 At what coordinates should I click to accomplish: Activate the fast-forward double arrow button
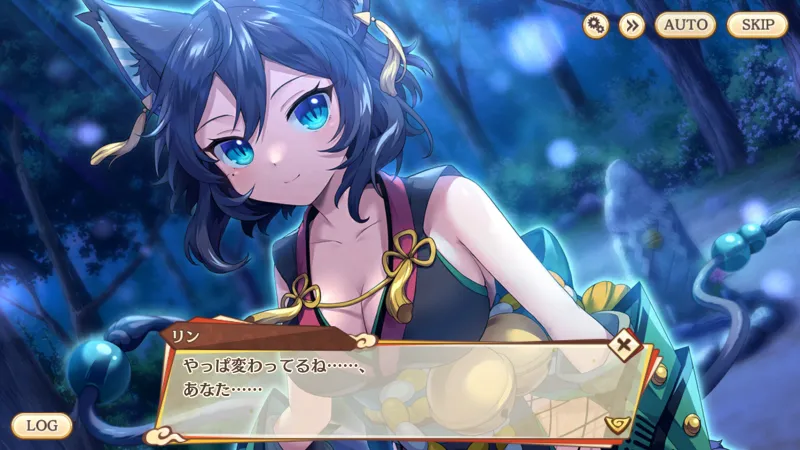[x=631, y=25]
